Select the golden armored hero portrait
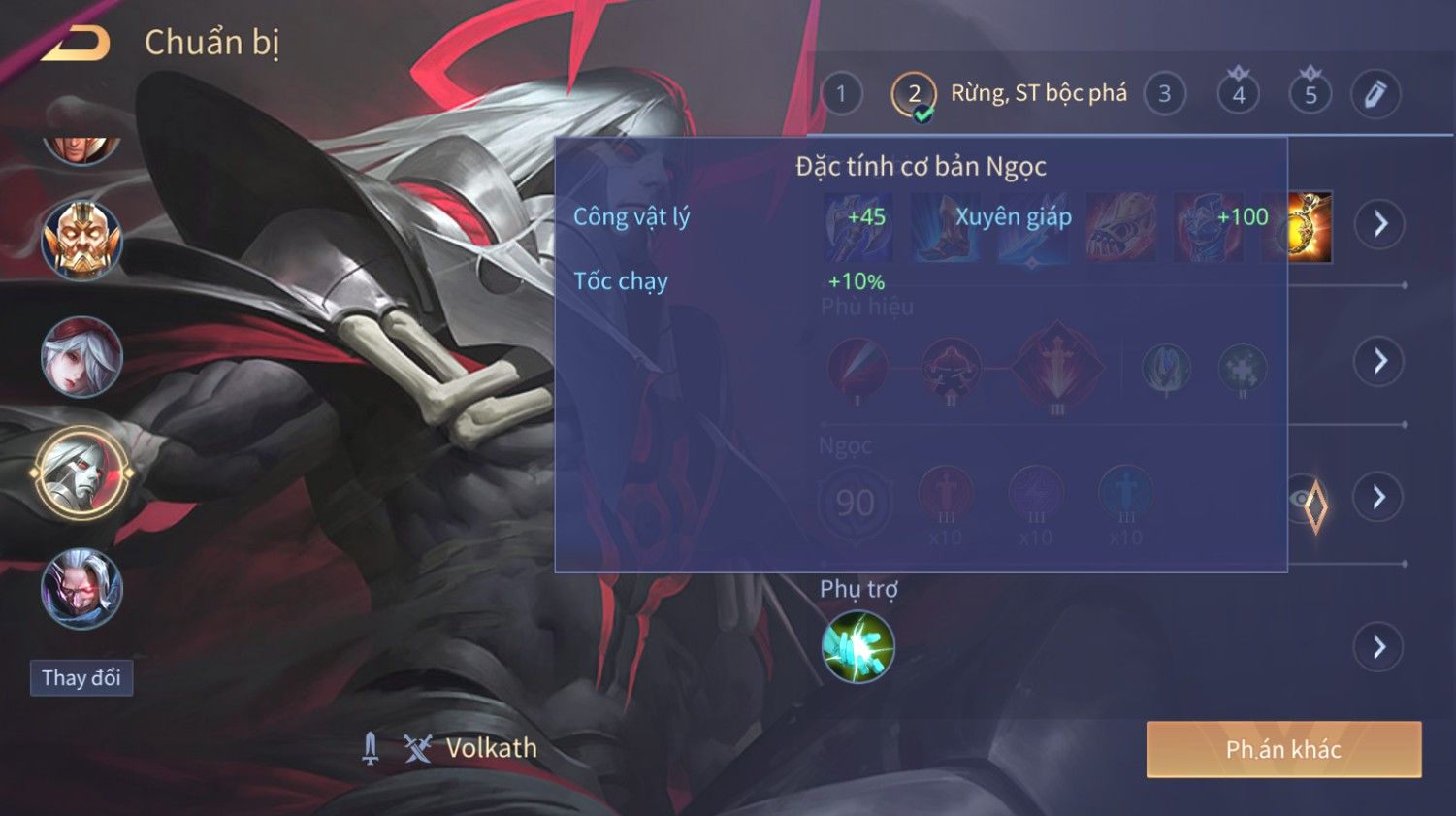1456x816 pixels. pos(81,240)
